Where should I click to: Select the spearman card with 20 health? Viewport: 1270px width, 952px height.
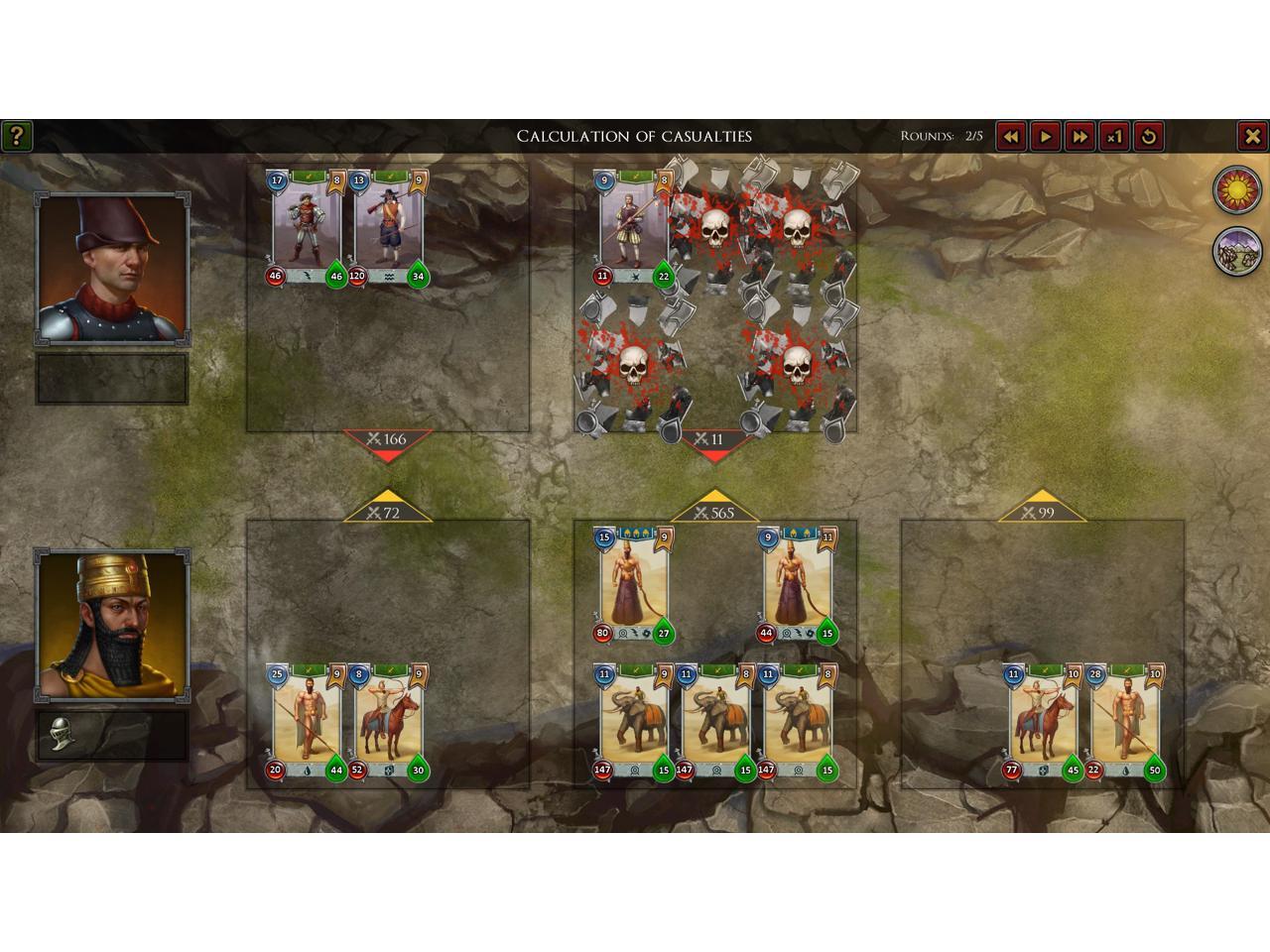(307, 724)
